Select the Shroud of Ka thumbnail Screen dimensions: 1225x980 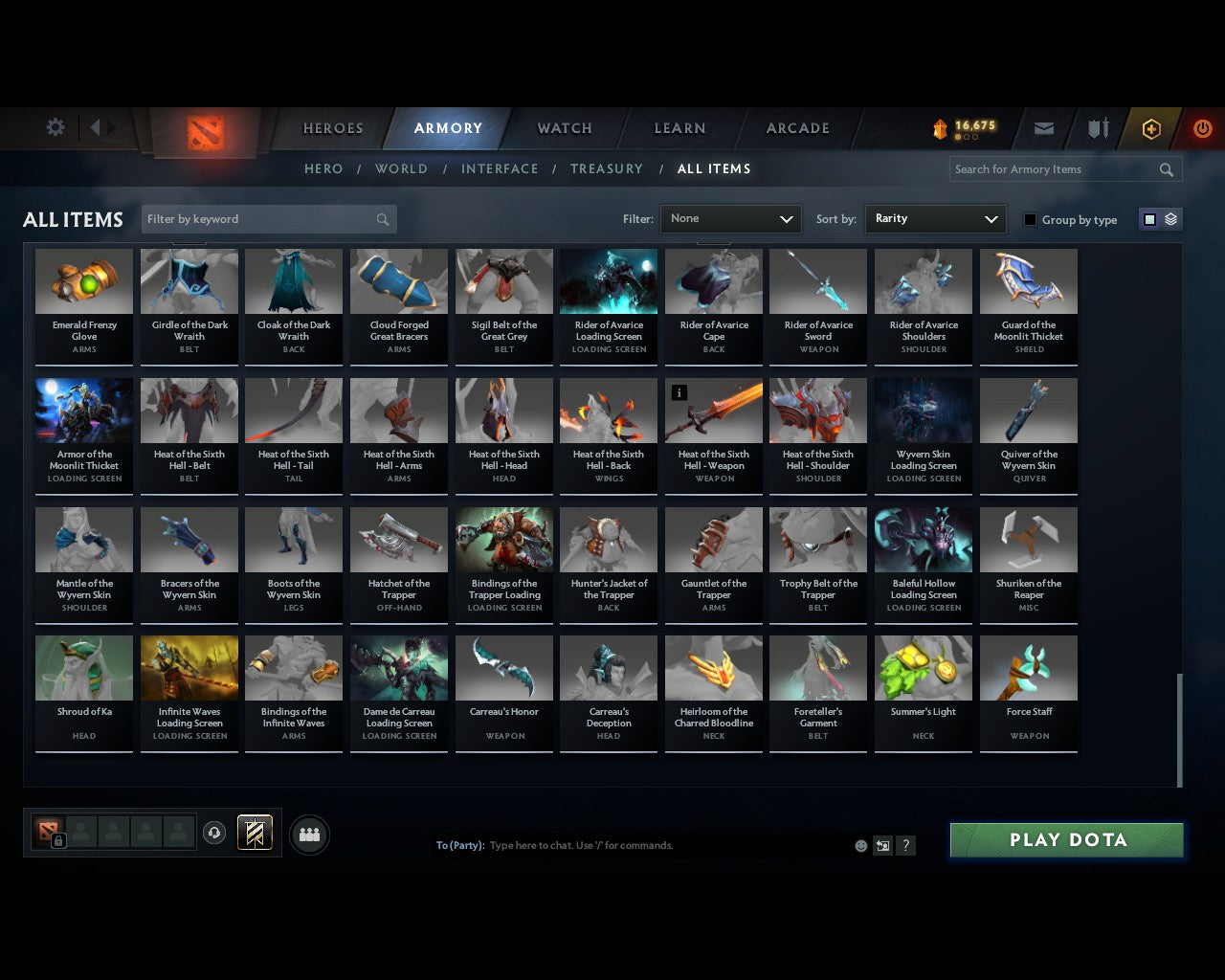[x=83, y=667]
